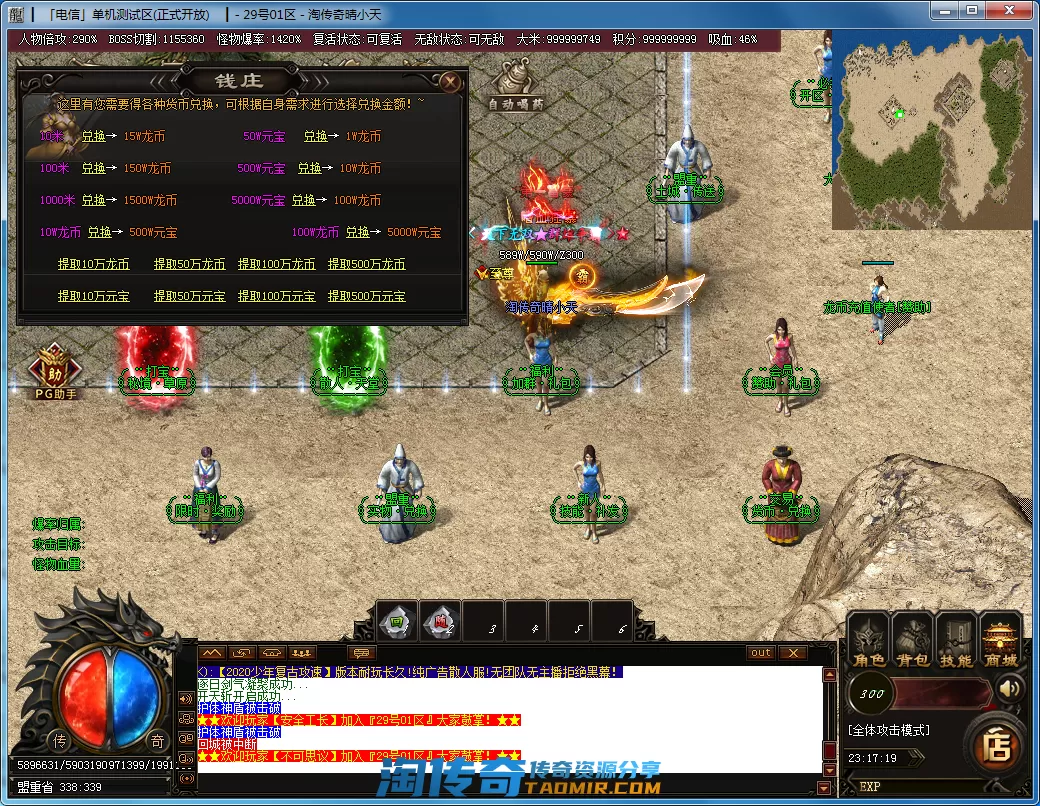This screenshot has height=806, width=1040.
Task: Withdraw via 提取100万元宝 link
Action: [276, 296]
